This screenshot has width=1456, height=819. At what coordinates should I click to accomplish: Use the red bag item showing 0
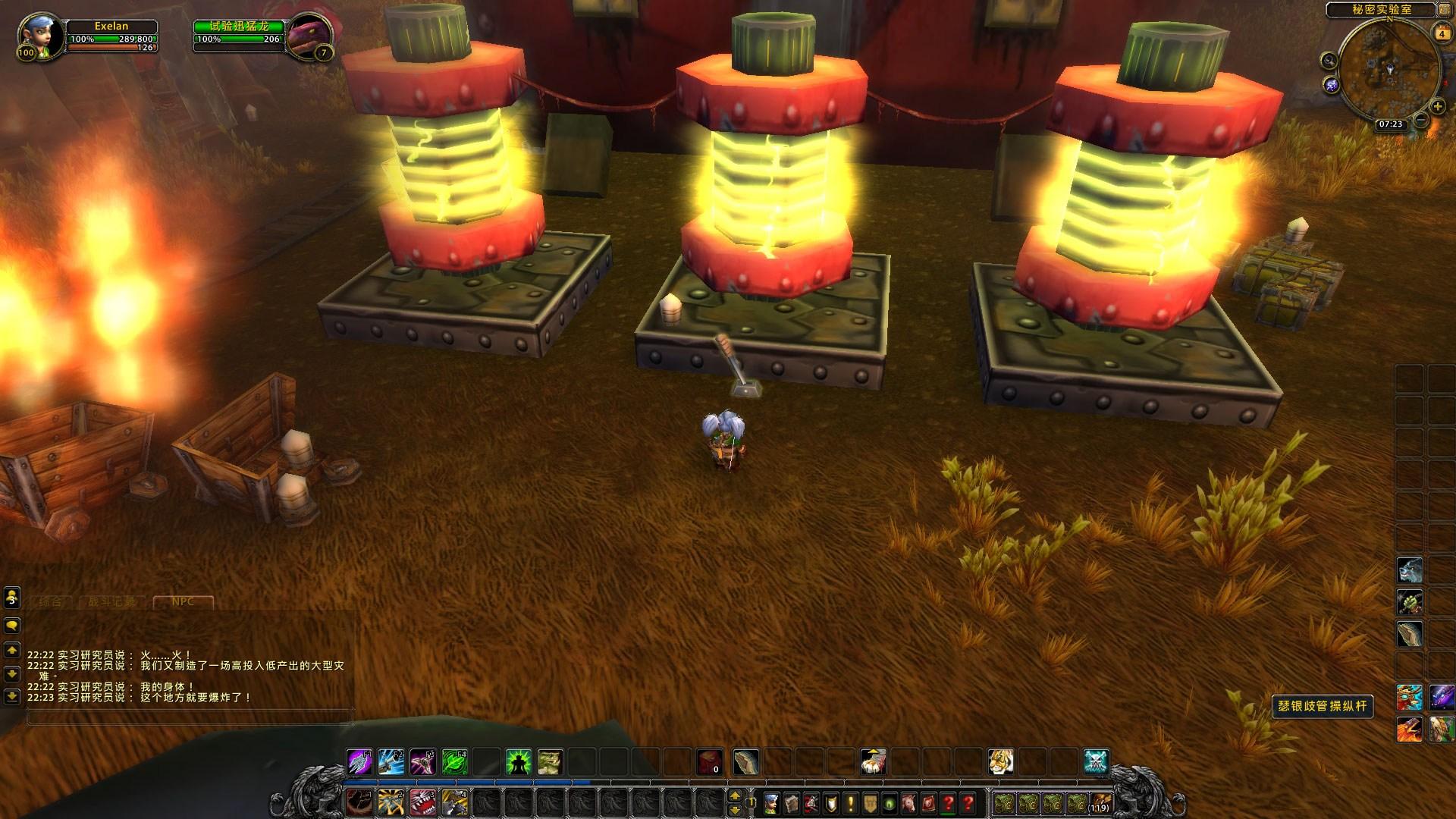click(710, 762)
